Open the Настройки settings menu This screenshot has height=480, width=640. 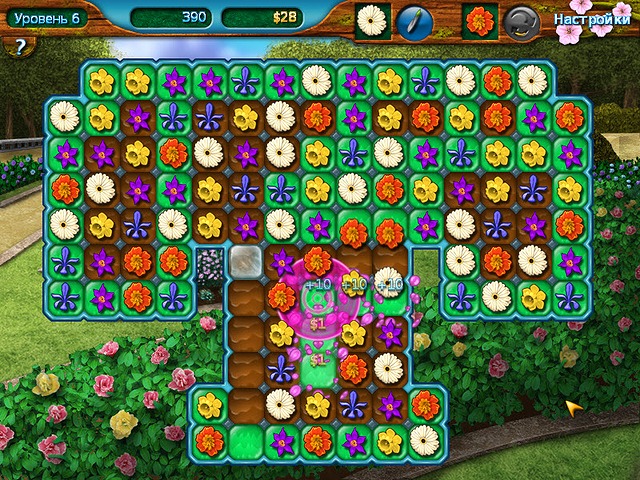pyautogui.click(x=583, y=19)
